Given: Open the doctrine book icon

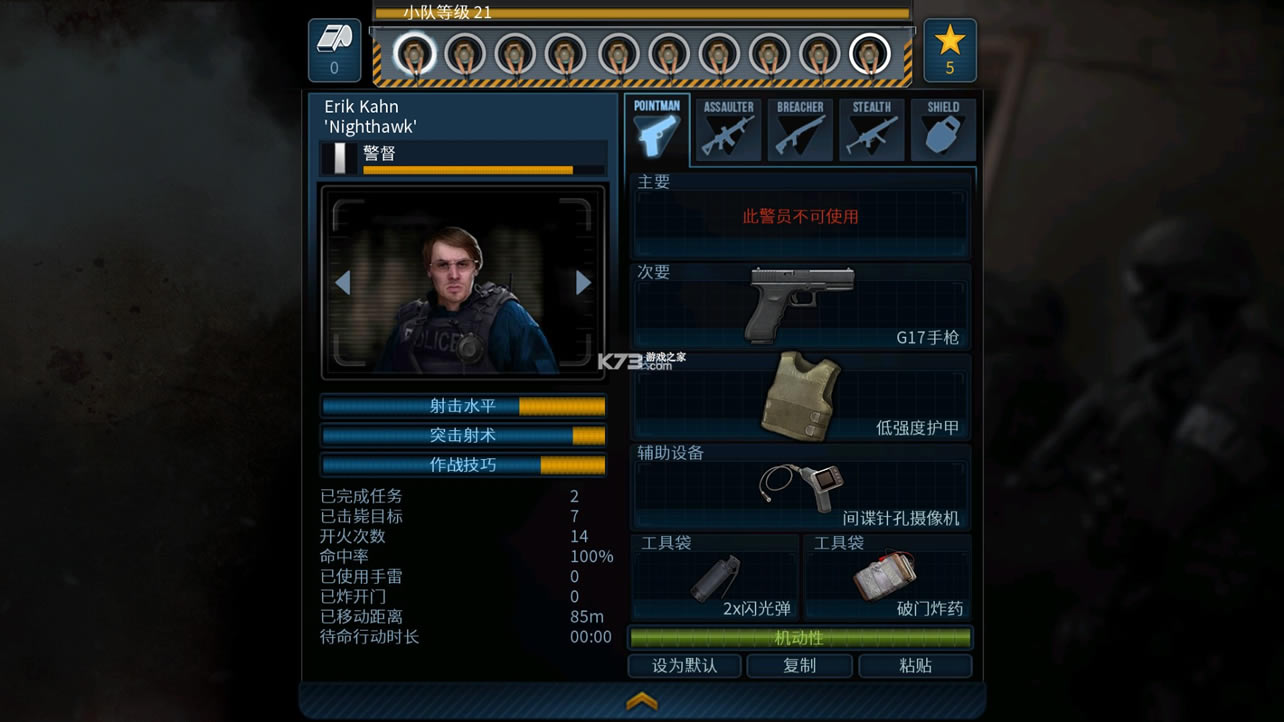Looking at the screenshot, I should click(334, 50).
